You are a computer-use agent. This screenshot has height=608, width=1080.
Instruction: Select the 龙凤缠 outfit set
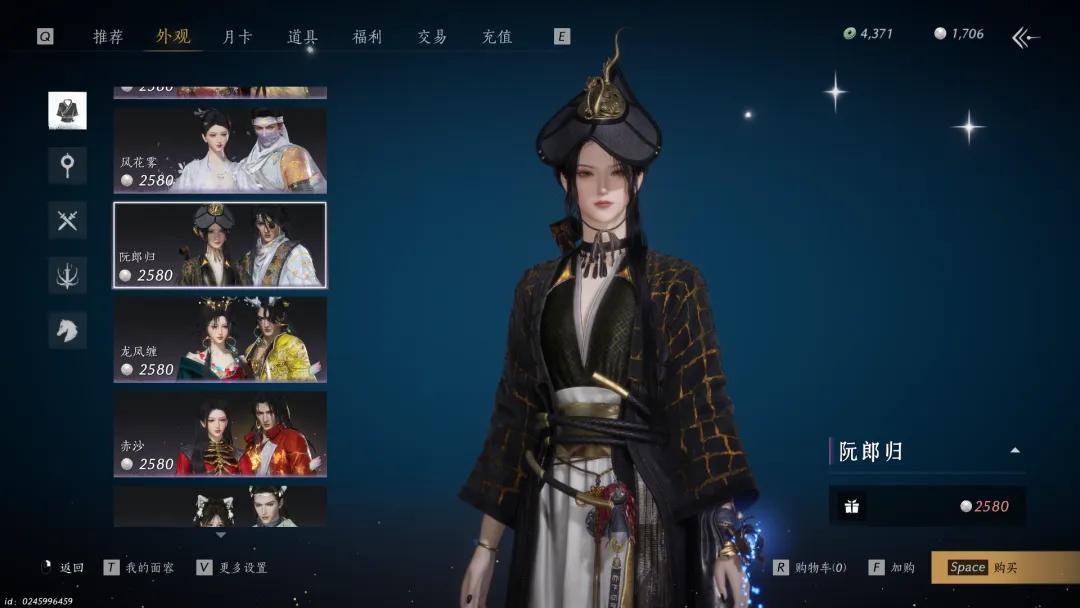[220, 339]
